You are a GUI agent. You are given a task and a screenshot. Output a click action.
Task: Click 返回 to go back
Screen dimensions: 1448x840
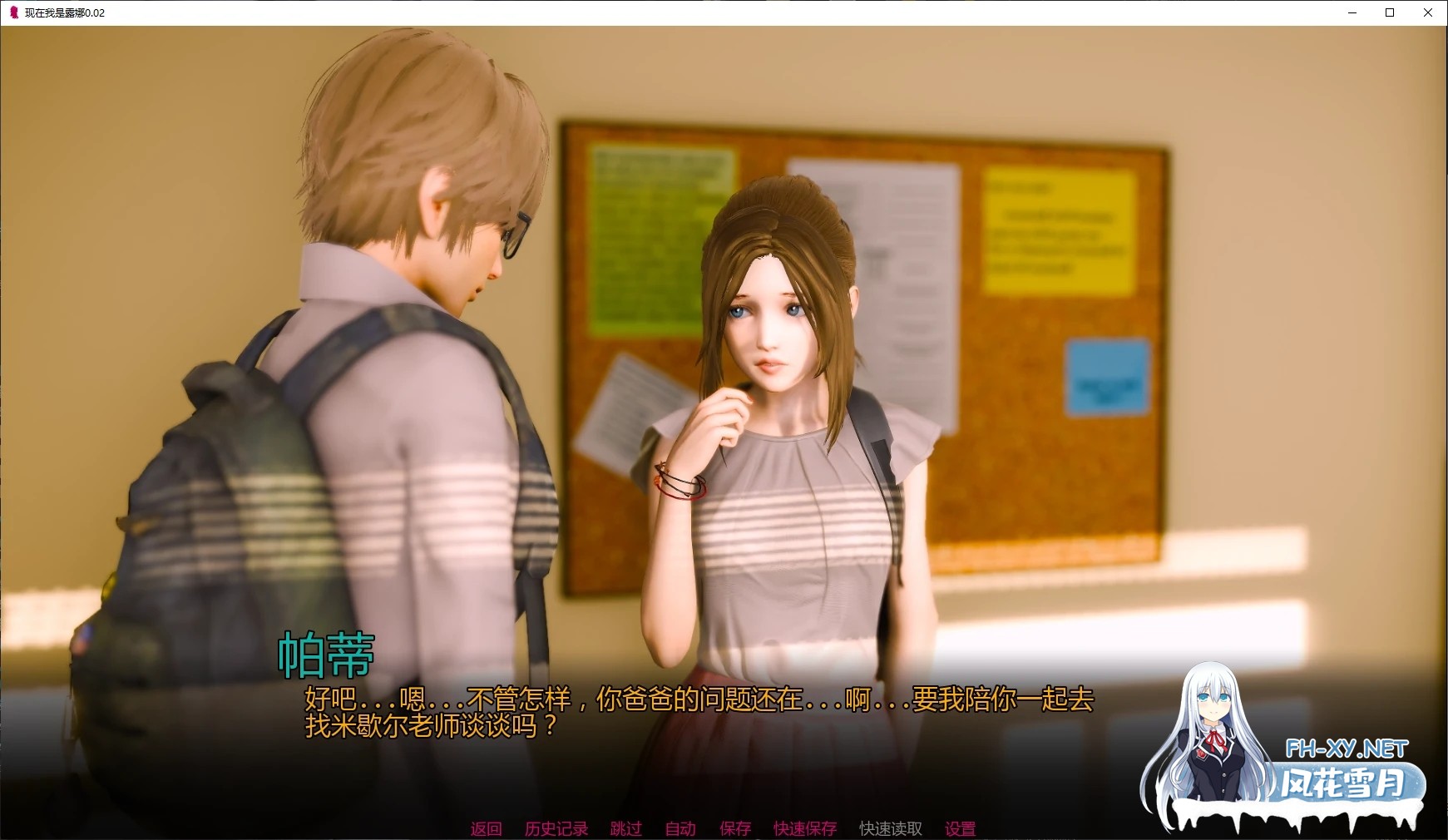(487, 828)
